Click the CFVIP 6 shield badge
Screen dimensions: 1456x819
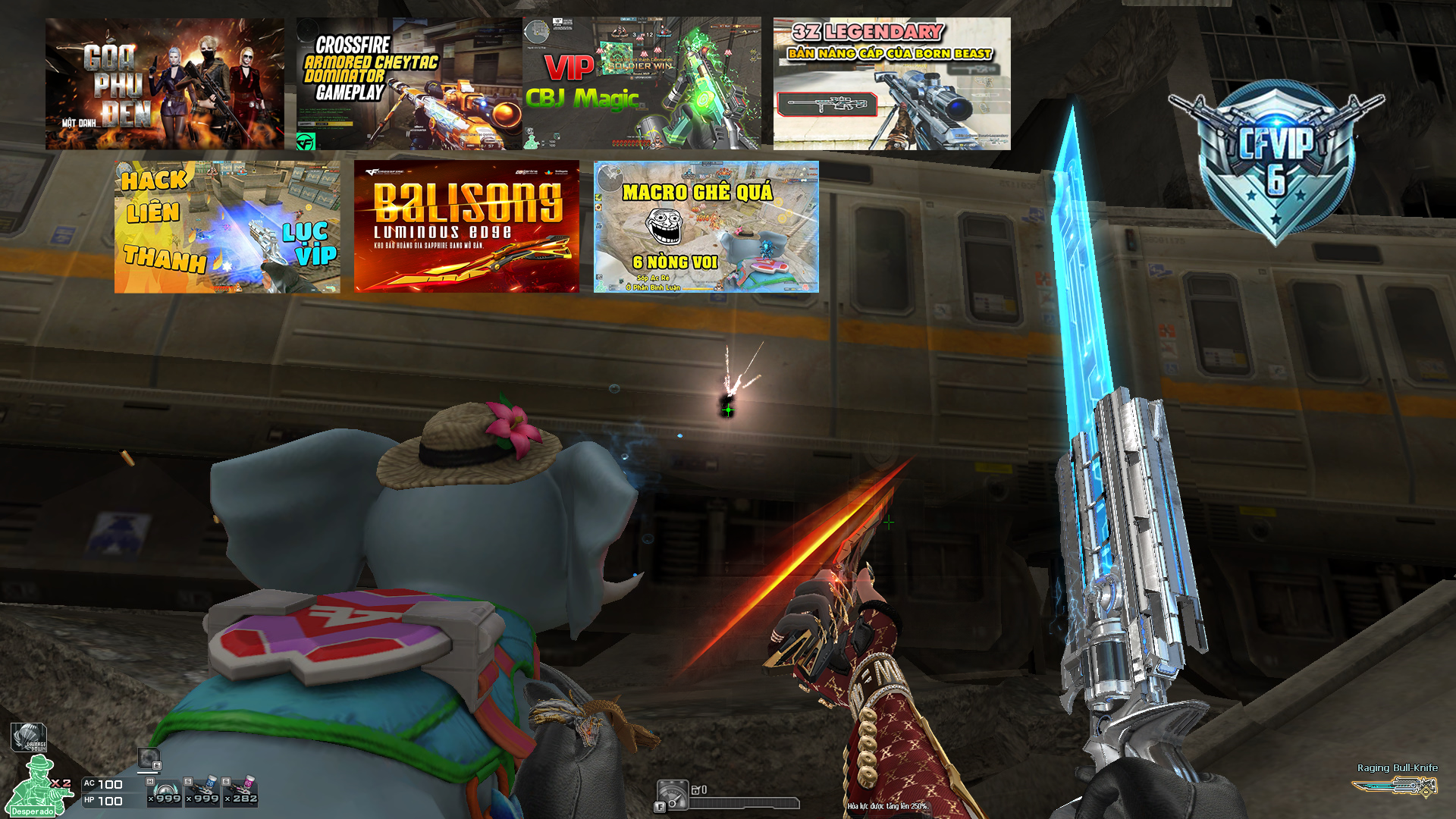pyautogui.click(x=1276, y=161)
